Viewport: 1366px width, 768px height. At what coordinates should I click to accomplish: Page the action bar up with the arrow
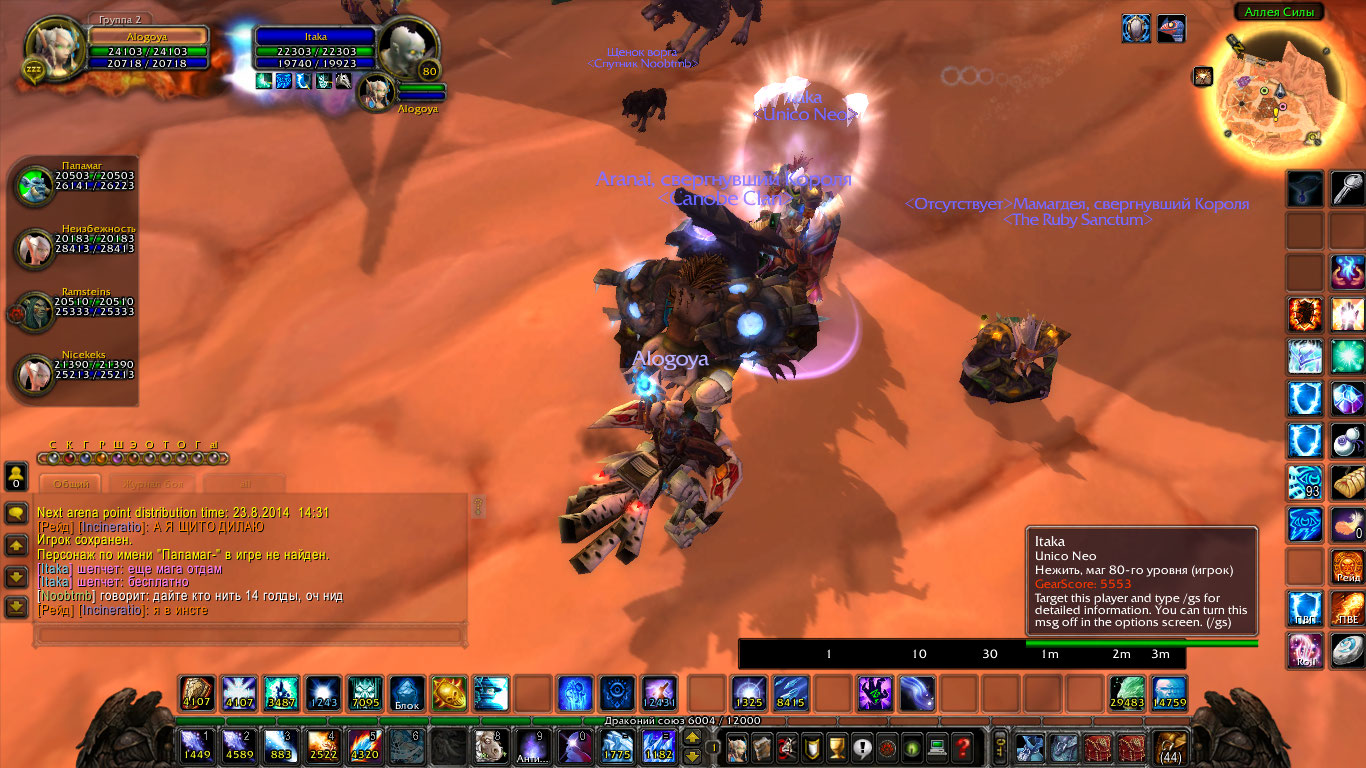coord(691,738)
